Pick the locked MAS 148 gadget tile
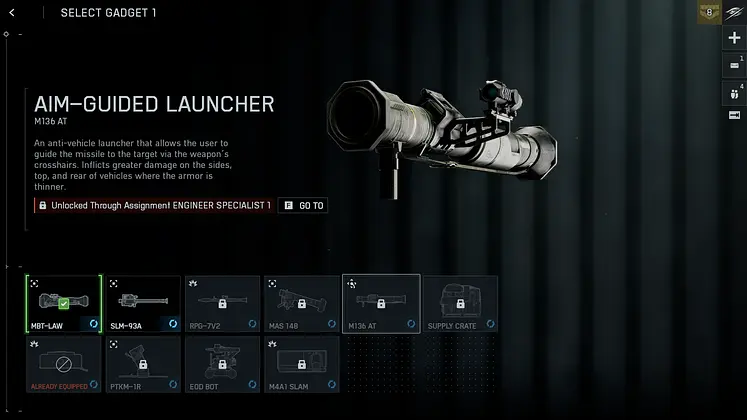 301,304
